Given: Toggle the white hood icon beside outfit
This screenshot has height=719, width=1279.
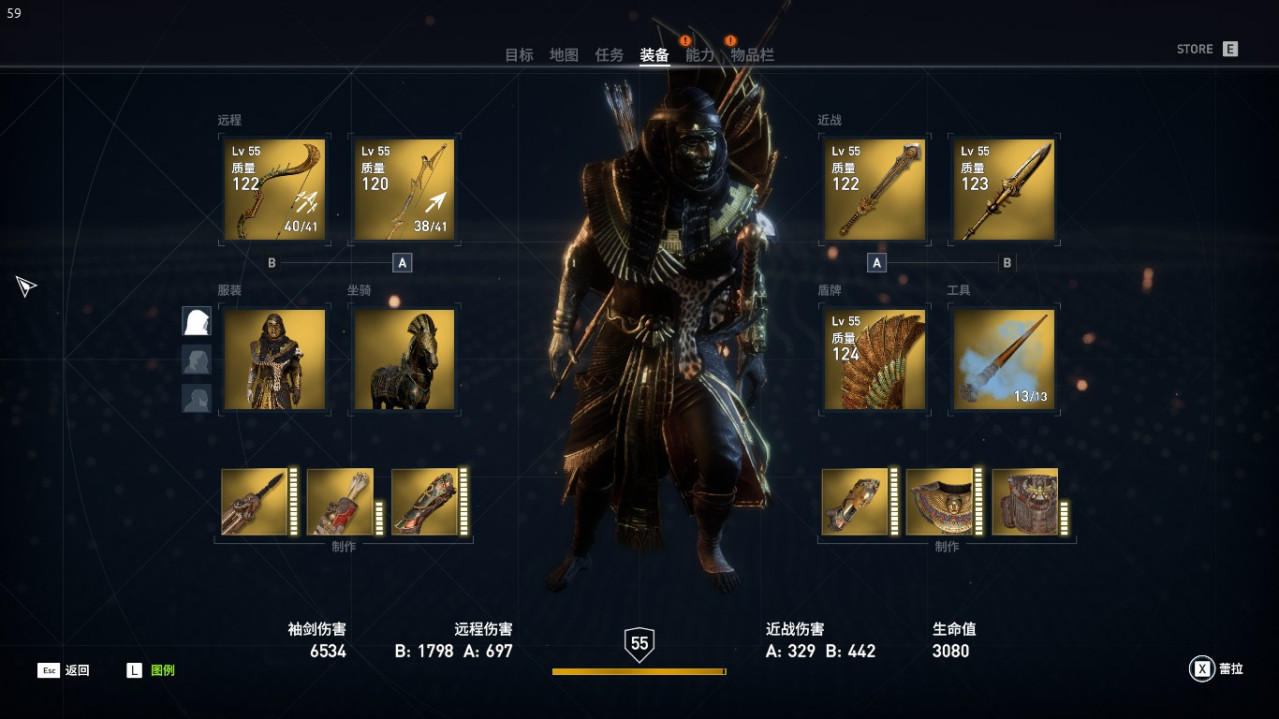Looking at the screenshot, I should coord(196,321).
